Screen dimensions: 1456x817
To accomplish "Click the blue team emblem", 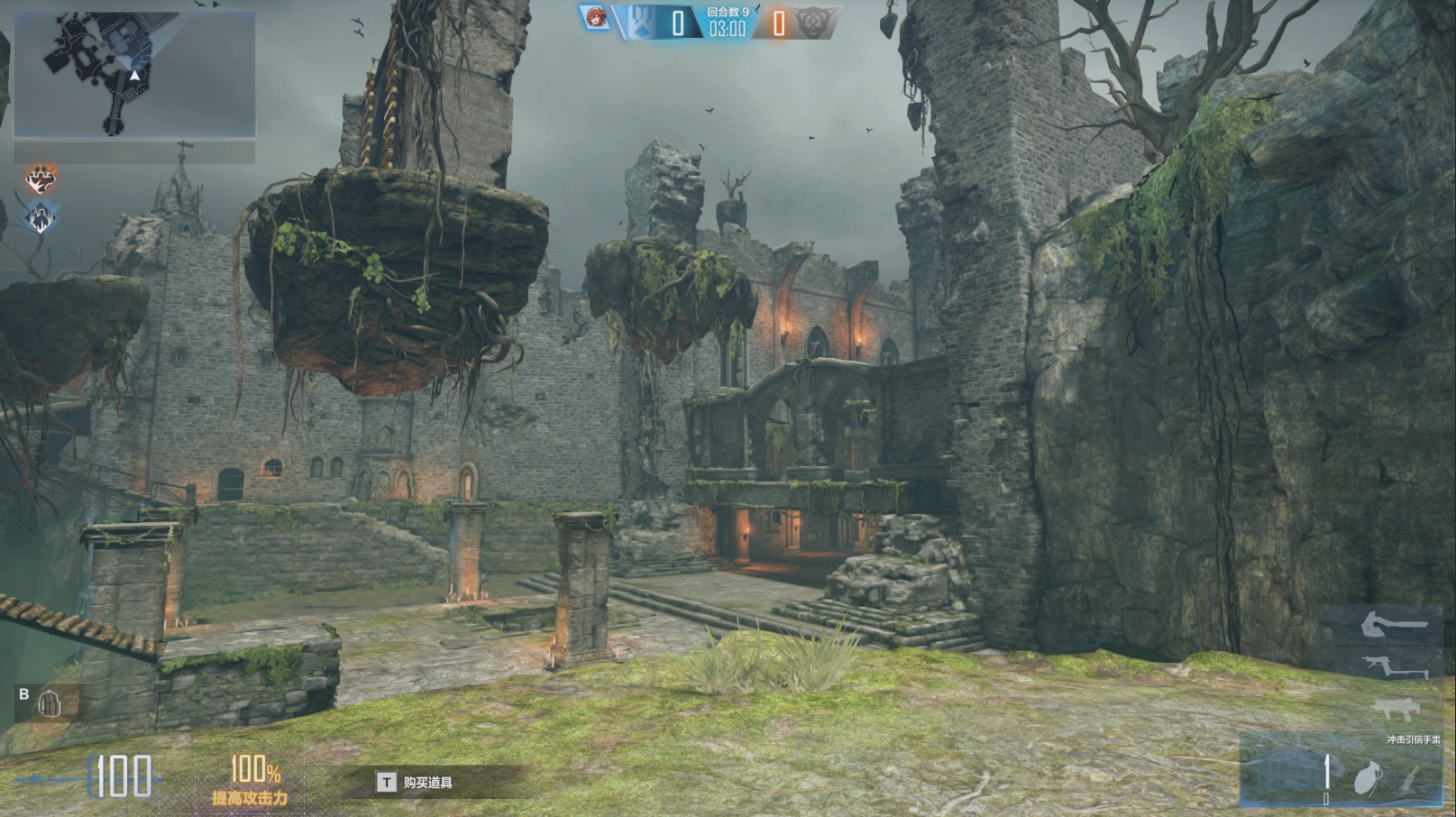I will point(640,22).
